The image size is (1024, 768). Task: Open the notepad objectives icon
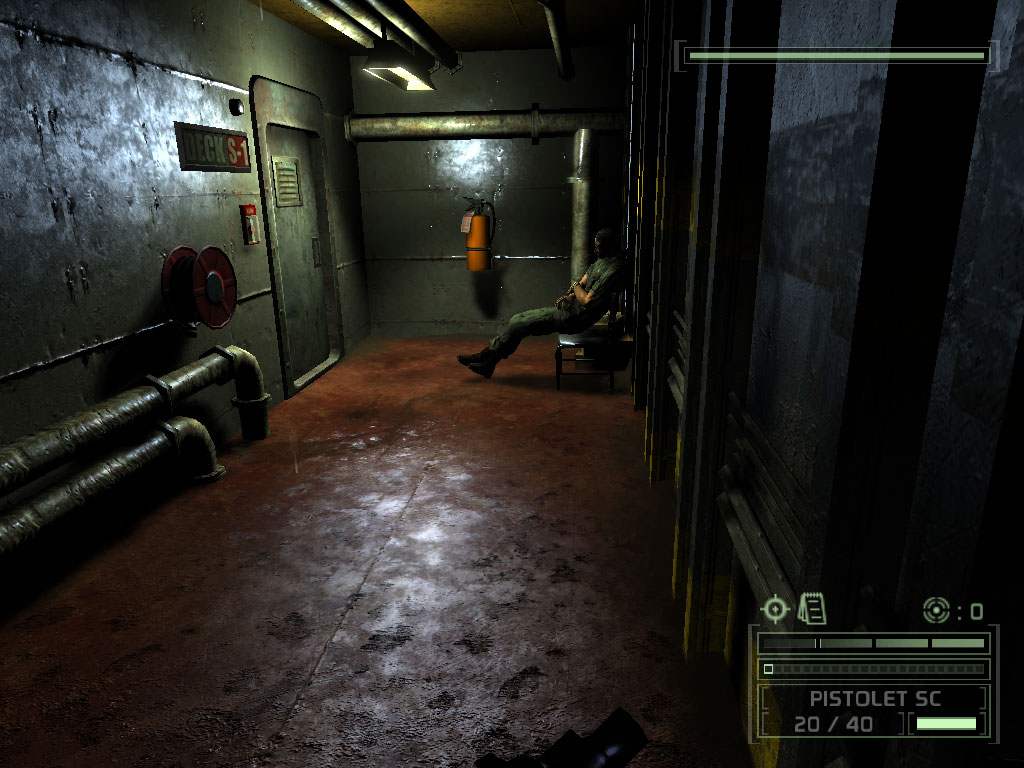[812, 607]
